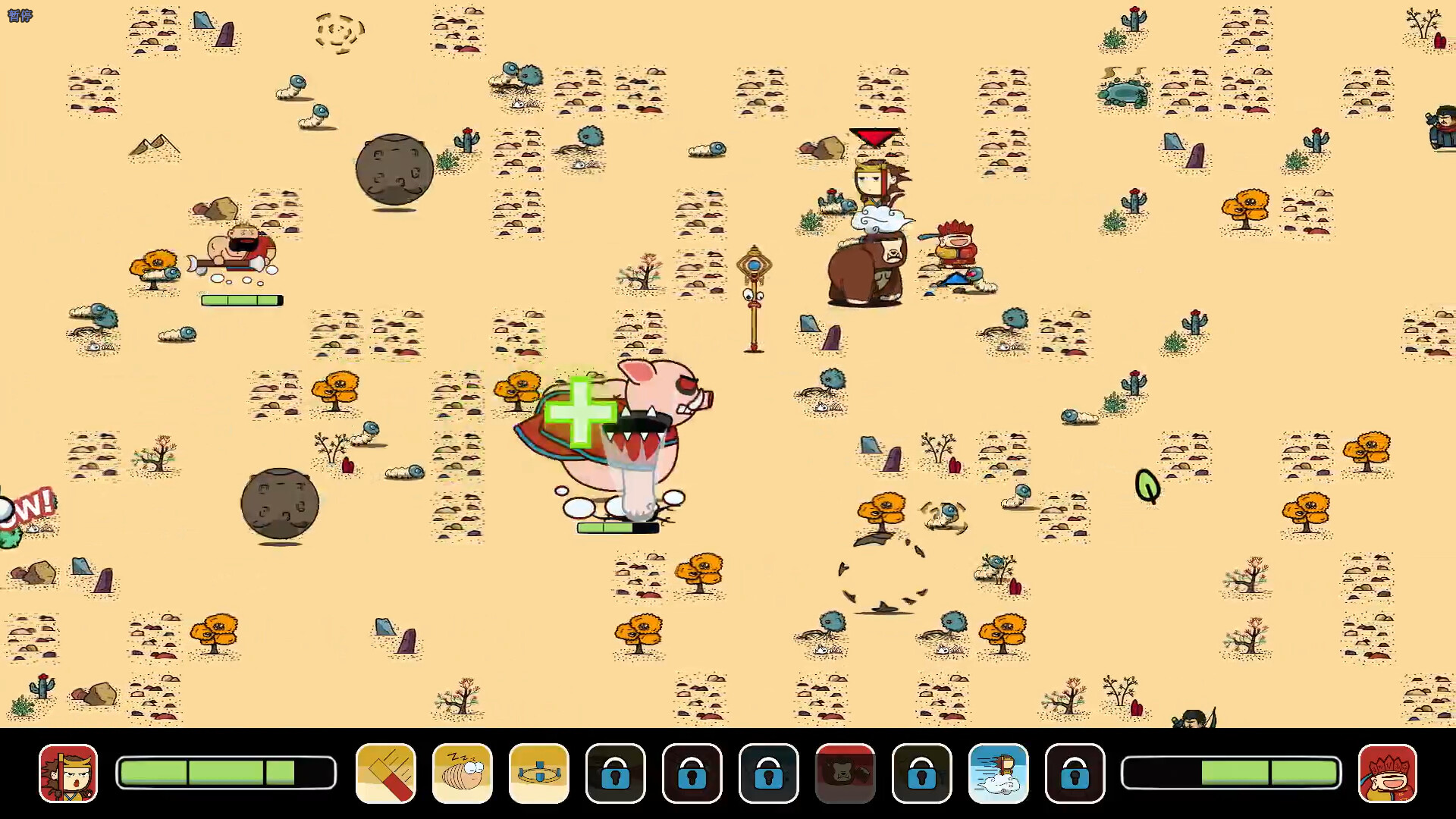The height and width of the screenshot is (819, 1456).
Task: Use the golden hoop ring skill
Action: [539, 773]
